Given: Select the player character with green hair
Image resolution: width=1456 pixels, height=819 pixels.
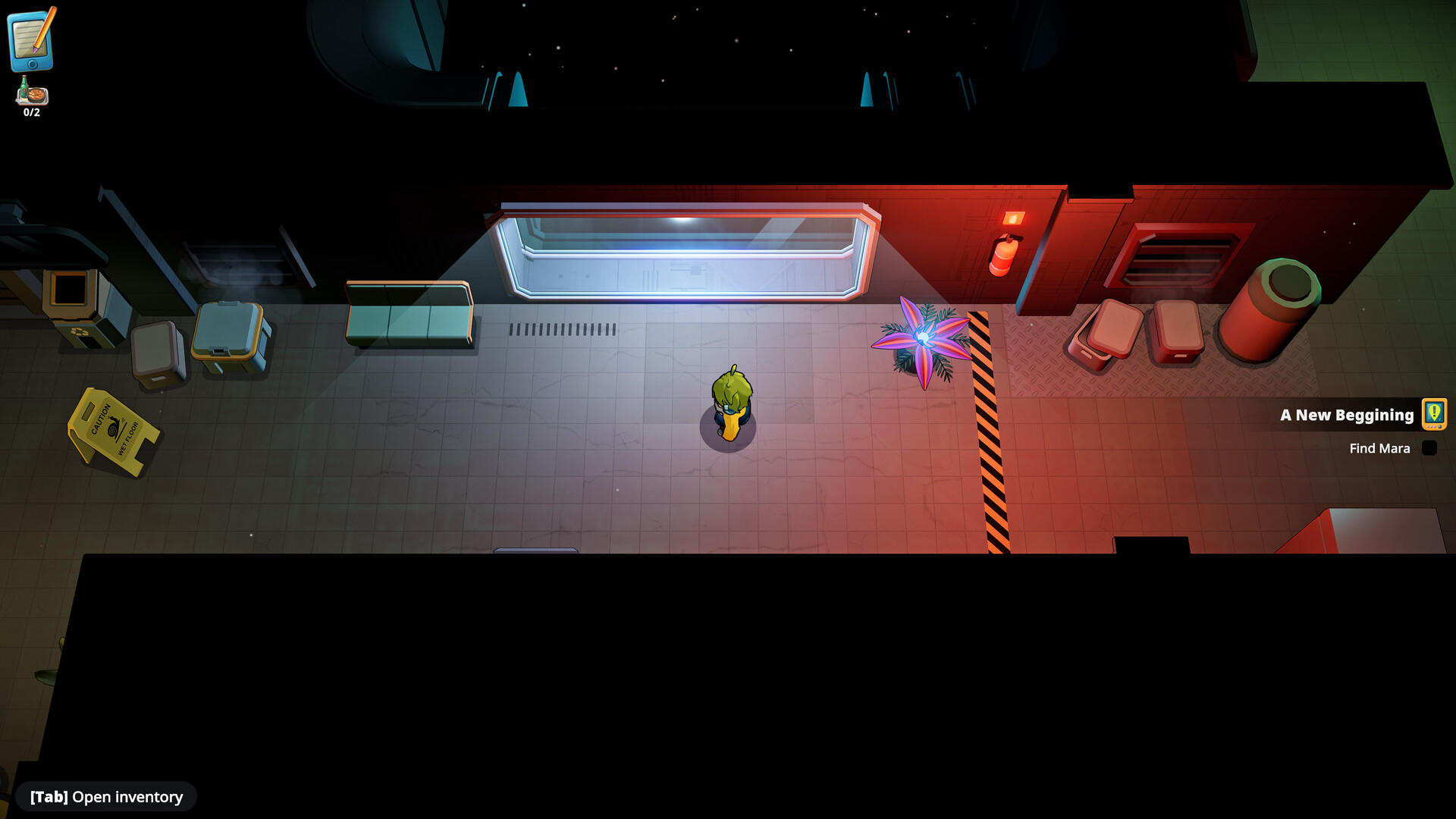Looking at the screenshot, I should point(733,402).
